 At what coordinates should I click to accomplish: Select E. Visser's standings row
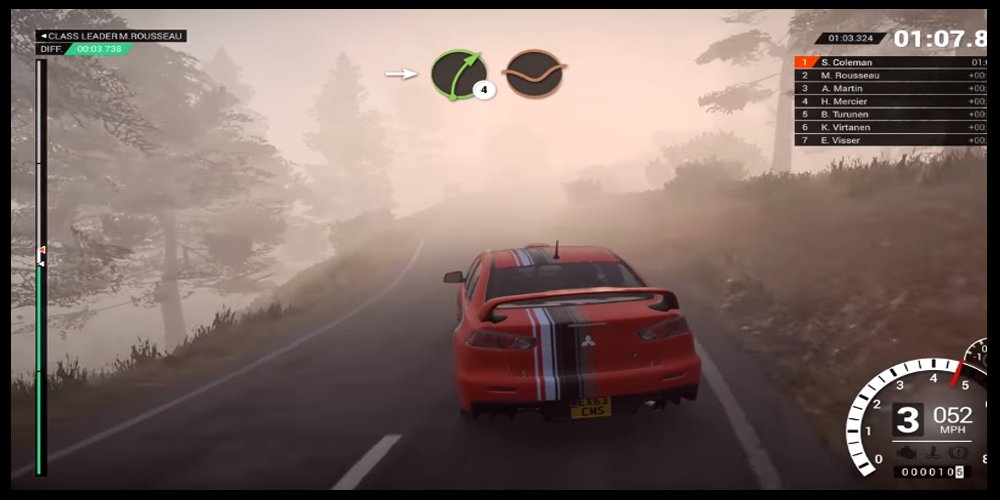[890, 140]
